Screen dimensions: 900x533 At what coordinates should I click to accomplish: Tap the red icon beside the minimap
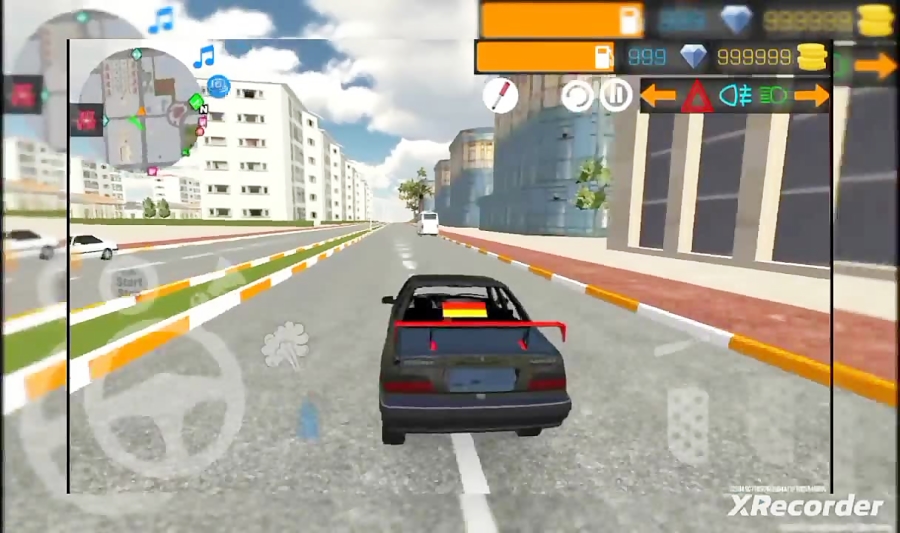point(87,119)
